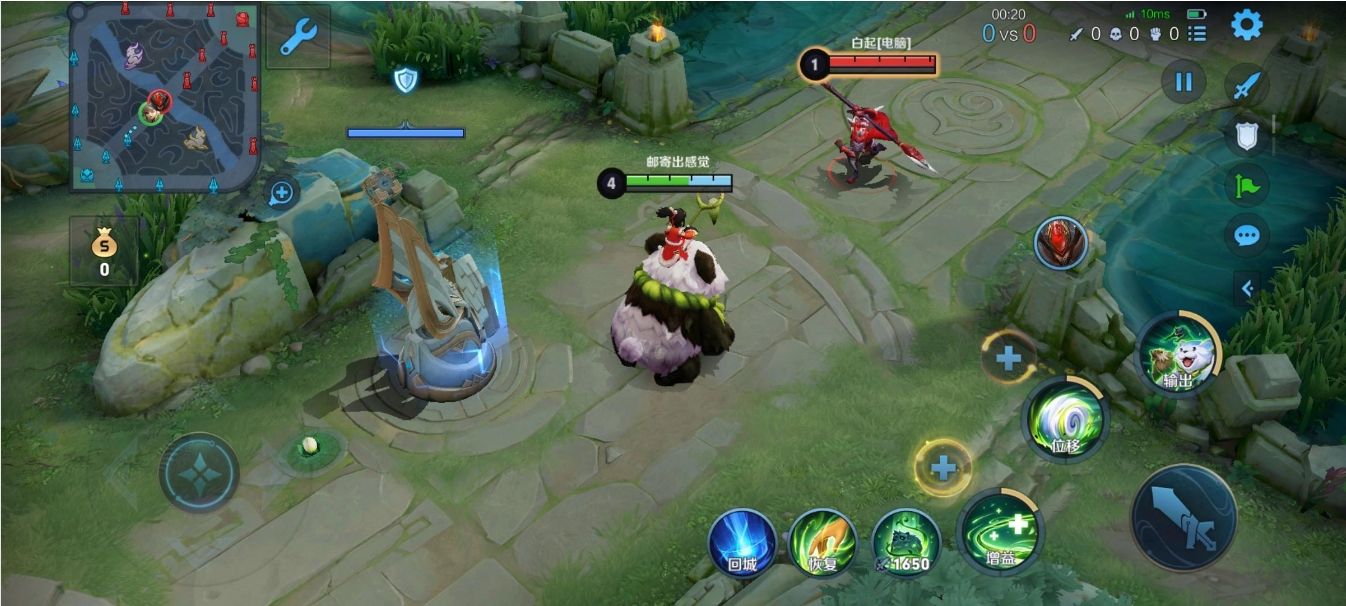Upgrade the 增益 skill with its plus
1346x606 pixels.
[942, 467]
